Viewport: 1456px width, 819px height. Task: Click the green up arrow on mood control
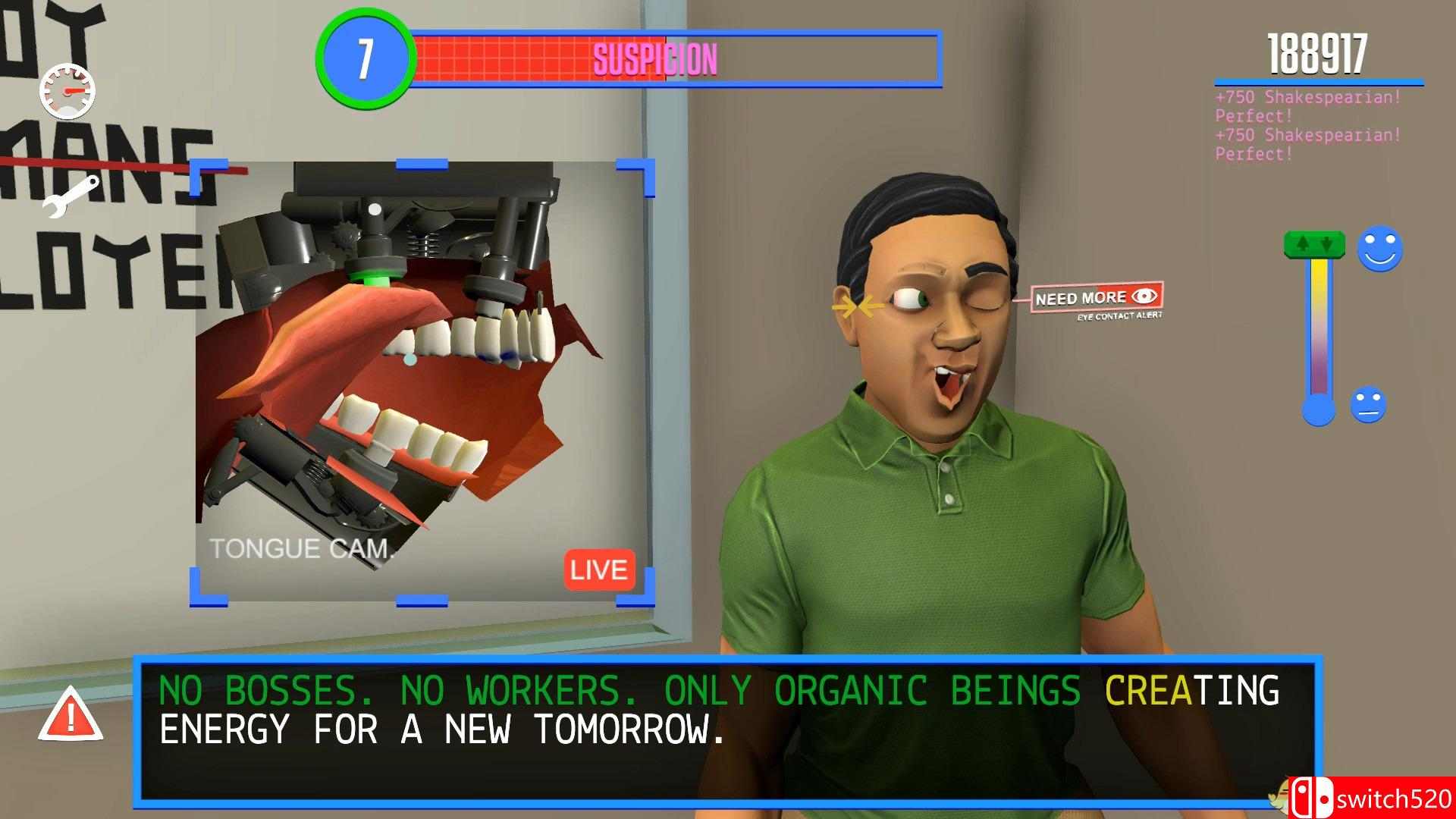coord(1302,244)
